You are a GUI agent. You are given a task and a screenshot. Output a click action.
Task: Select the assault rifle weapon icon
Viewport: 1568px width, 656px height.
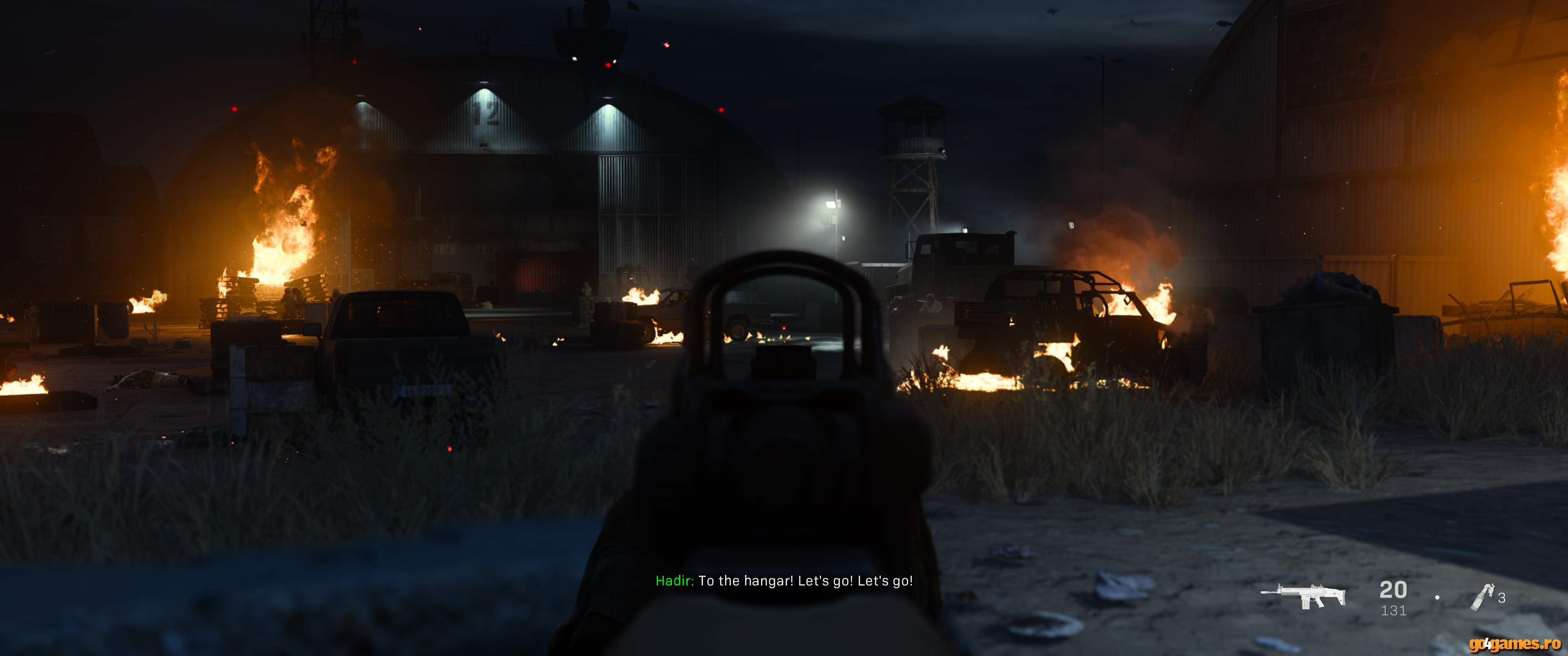coord(1303,595)
